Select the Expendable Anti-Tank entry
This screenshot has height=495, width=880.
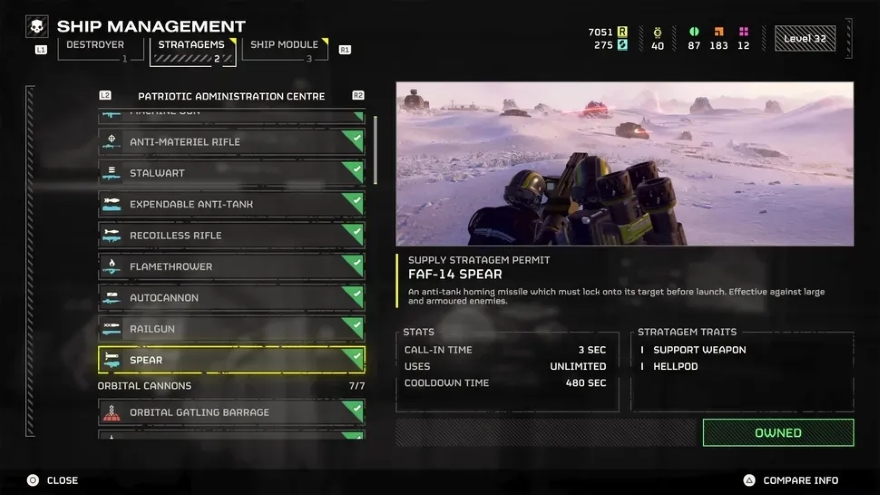(231, 204)
